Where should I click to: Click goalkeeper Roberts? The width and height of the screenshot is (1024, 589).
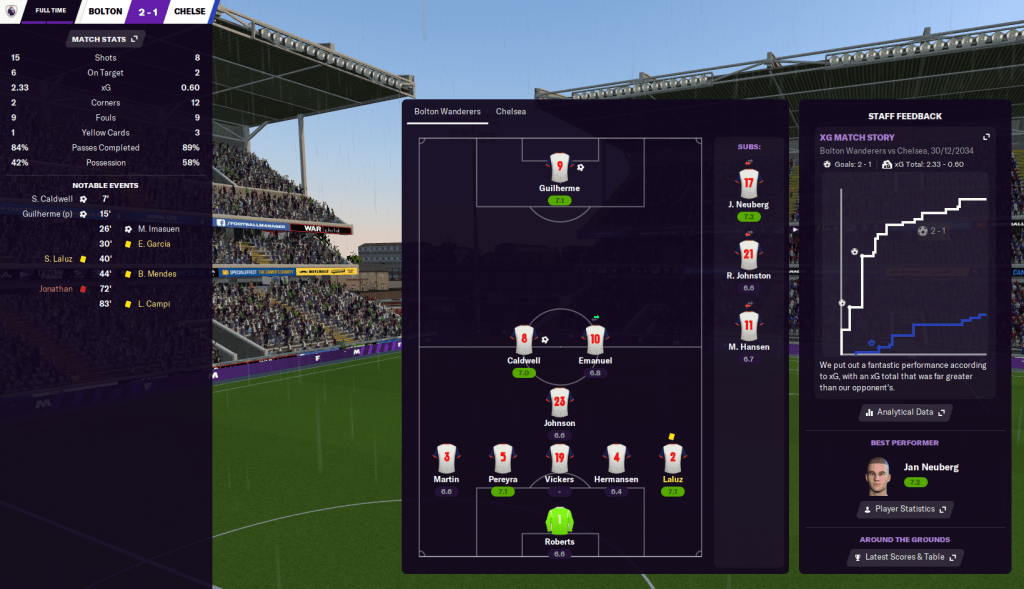[x=559, y=520]
